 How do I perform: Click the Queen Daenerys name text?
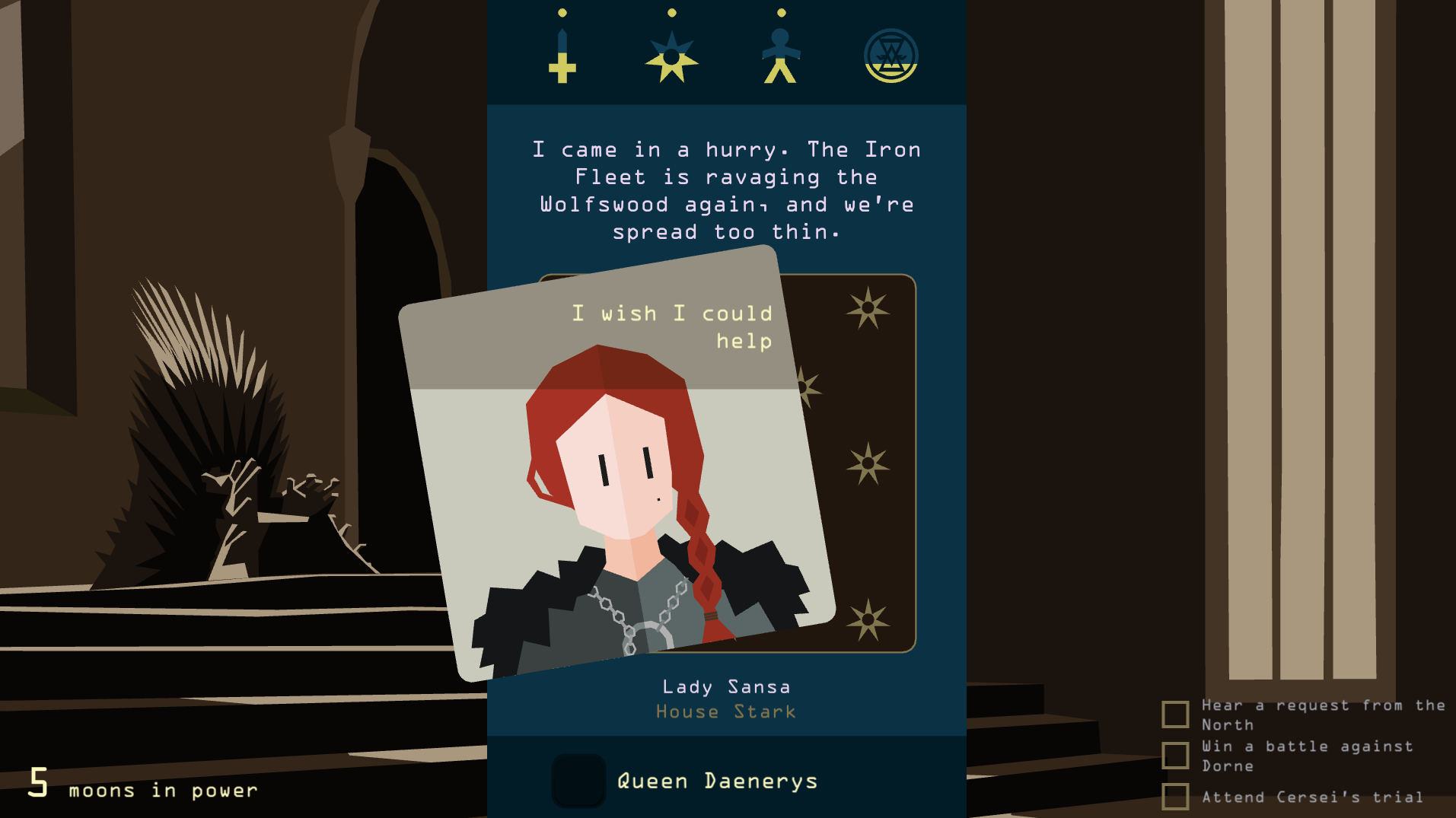(716, 779)
